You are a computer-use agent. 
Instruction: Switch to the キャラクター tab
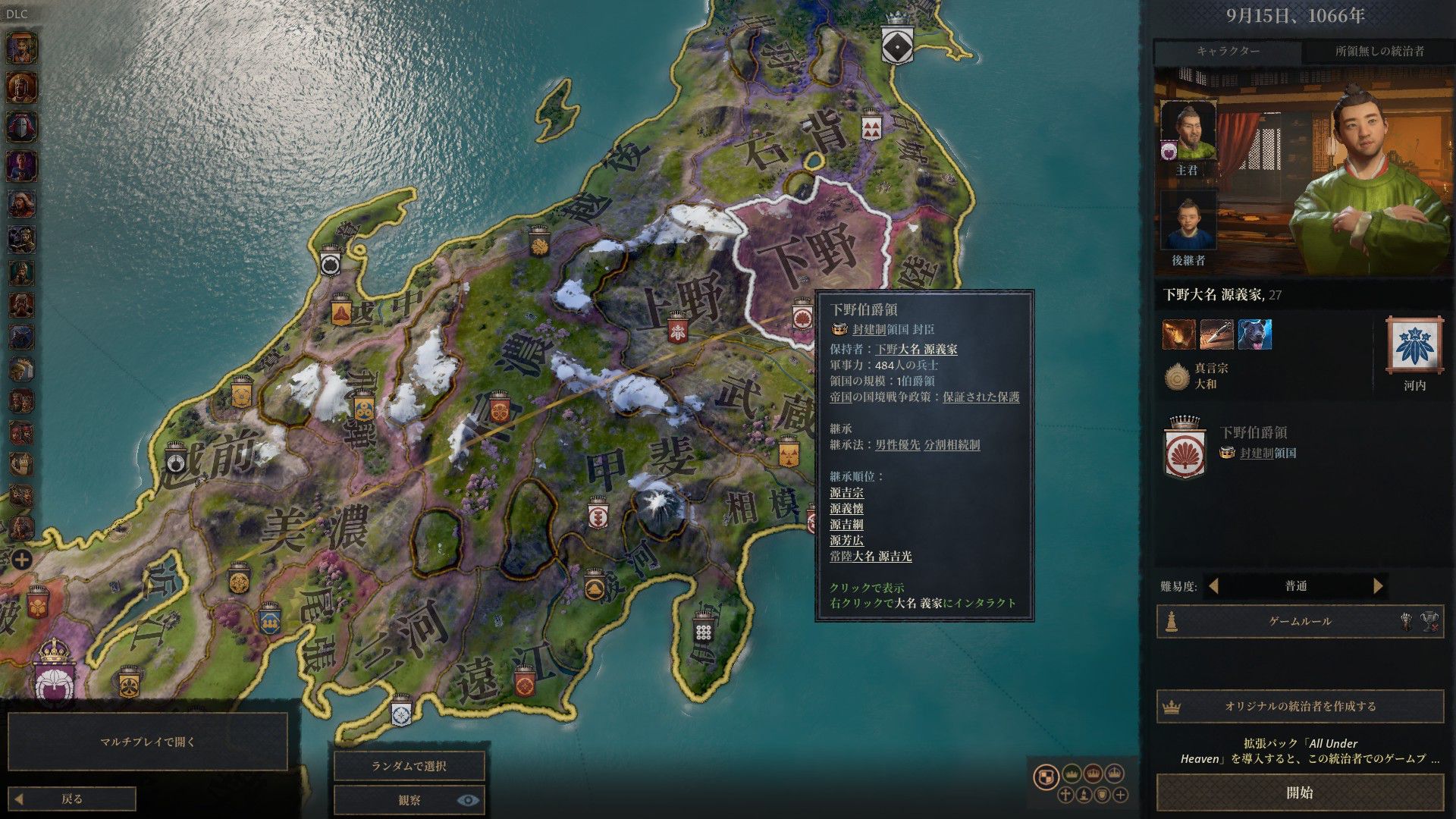click(1228, 52)
